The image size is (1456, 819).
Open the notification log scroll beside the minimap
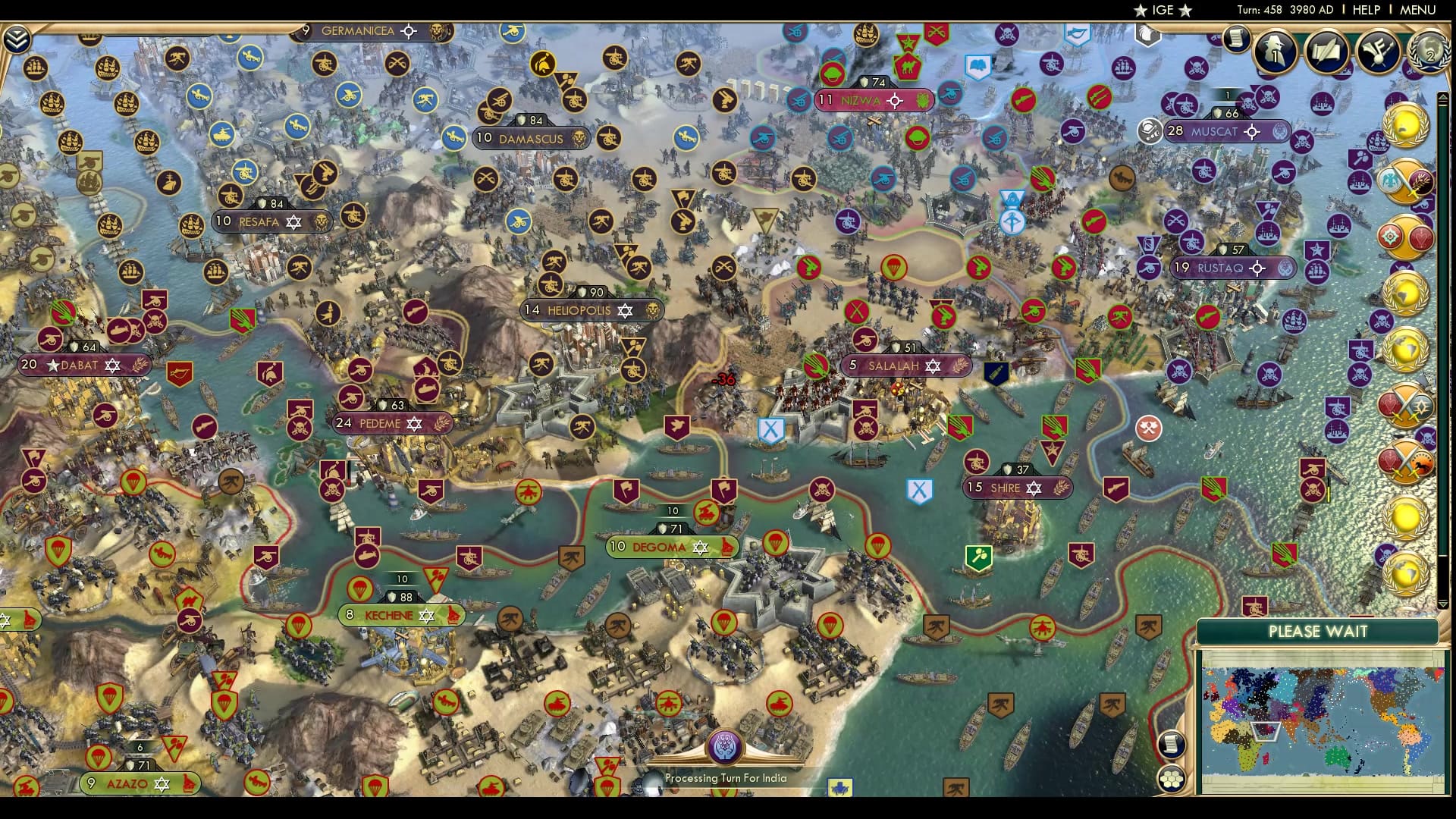[1172, 744]
